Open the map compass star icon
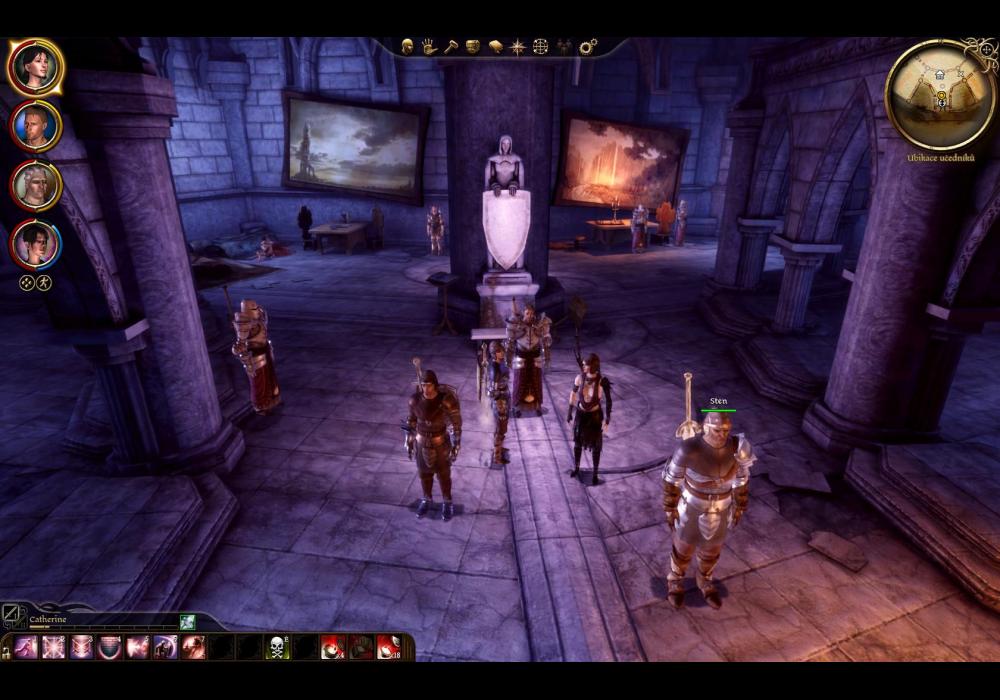1000x700 pixels. pyautogui.click(x=517, y=46)
